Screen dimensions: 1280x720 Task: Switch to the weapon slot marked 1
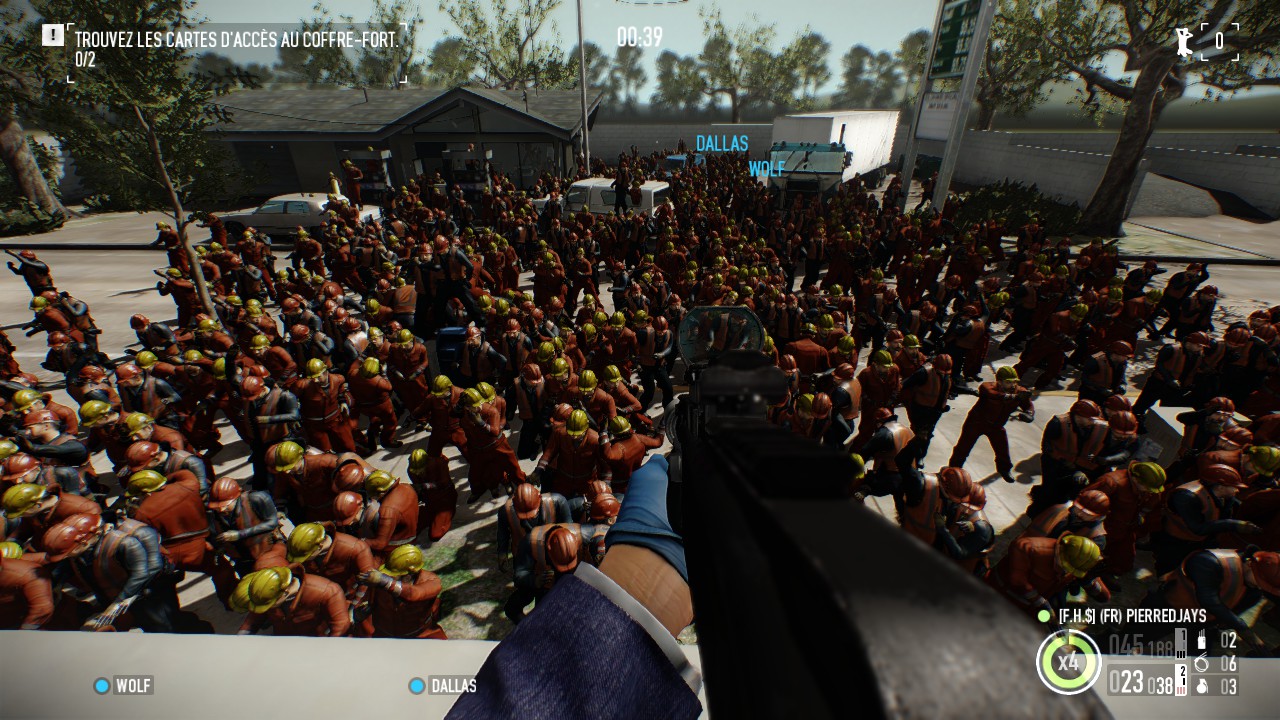(x=1180, y=642)
